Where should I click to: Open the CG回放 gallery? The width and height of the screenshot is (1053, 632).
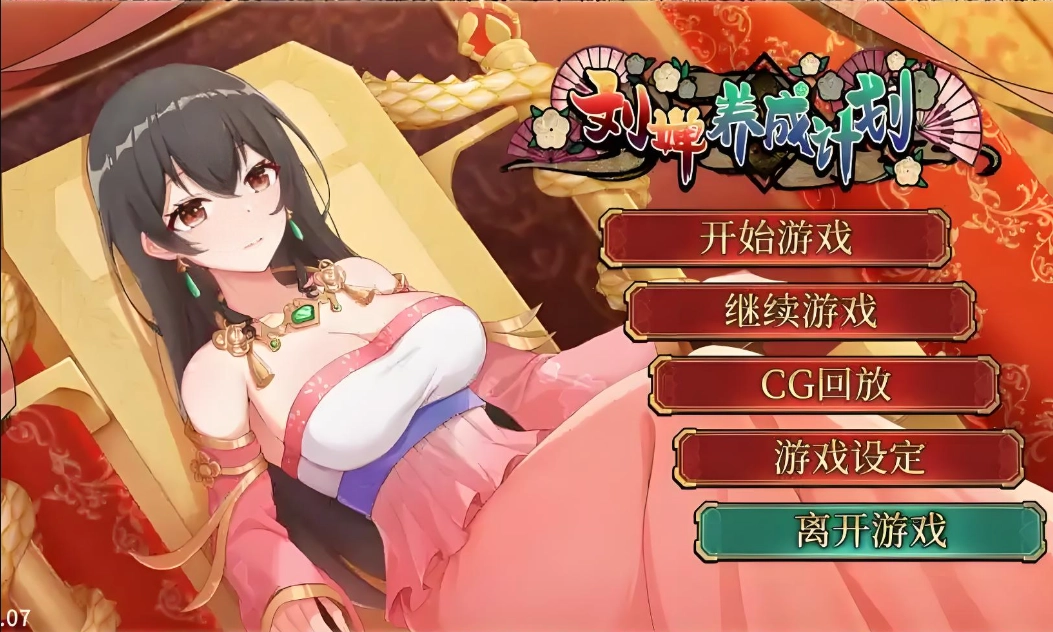824,385
